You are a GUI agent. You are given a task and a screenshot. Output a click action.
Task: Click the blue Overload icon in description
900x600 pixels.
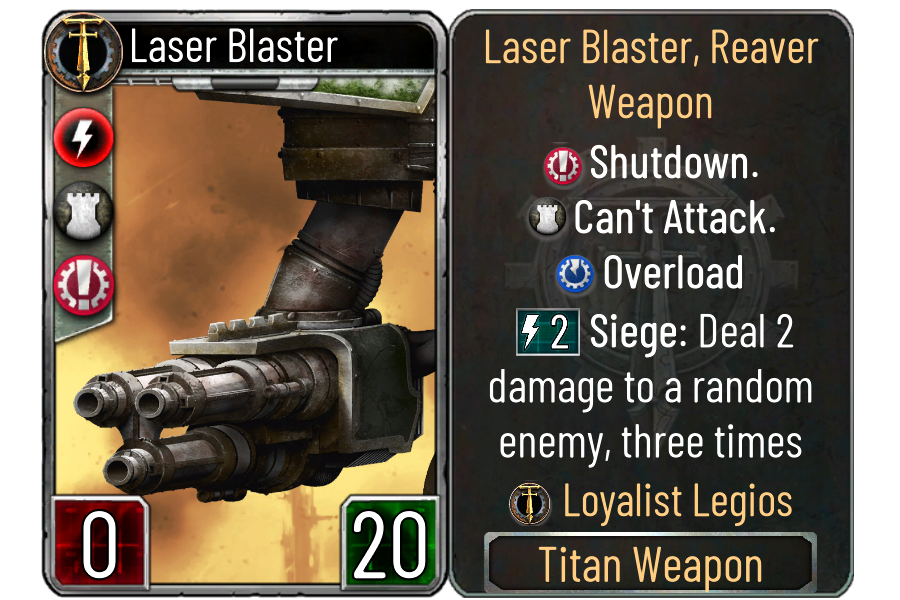tap(576, 274)
